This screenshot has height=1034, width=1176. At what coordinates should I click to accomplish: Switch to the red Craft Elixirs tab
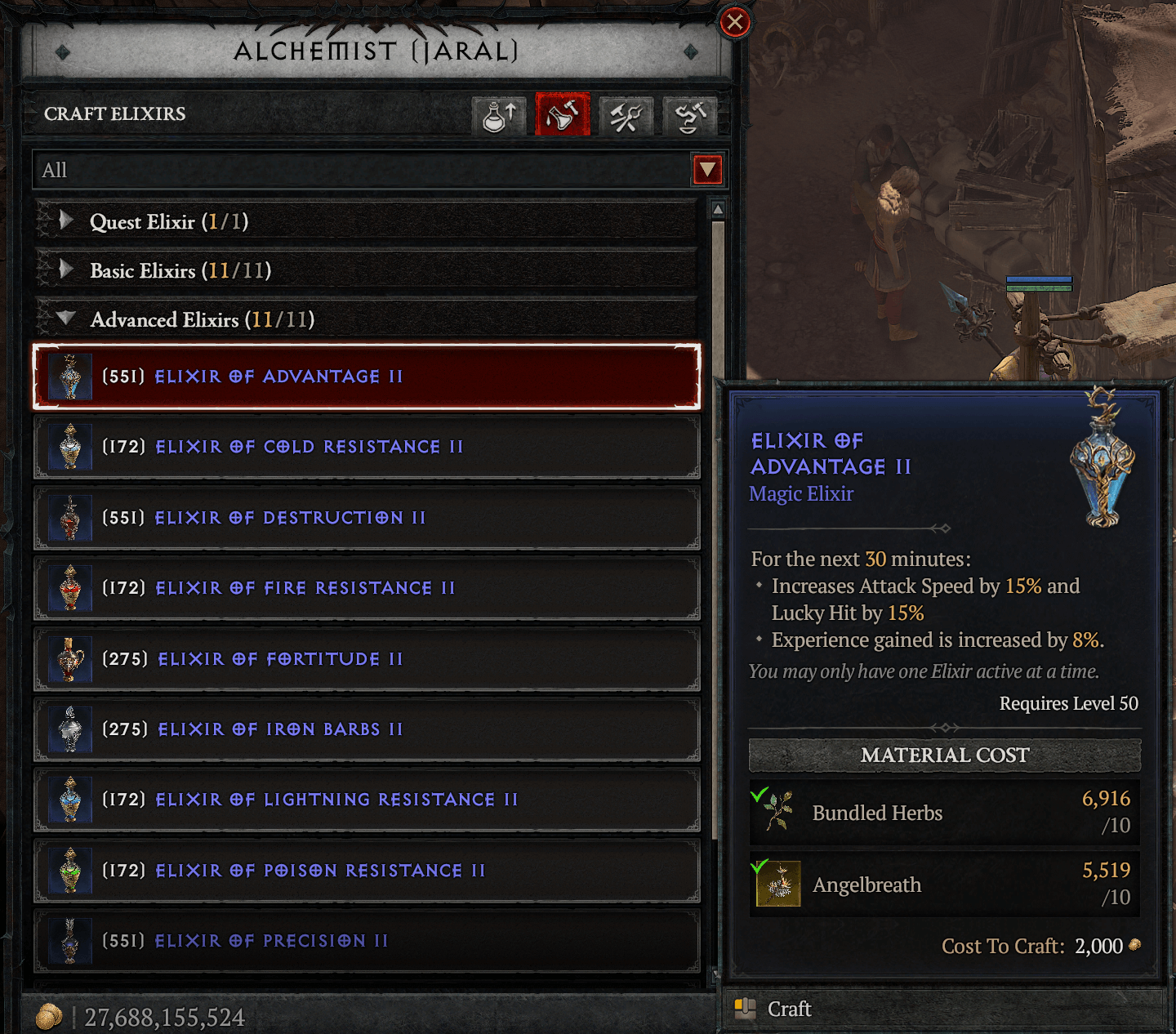(562, 116)
